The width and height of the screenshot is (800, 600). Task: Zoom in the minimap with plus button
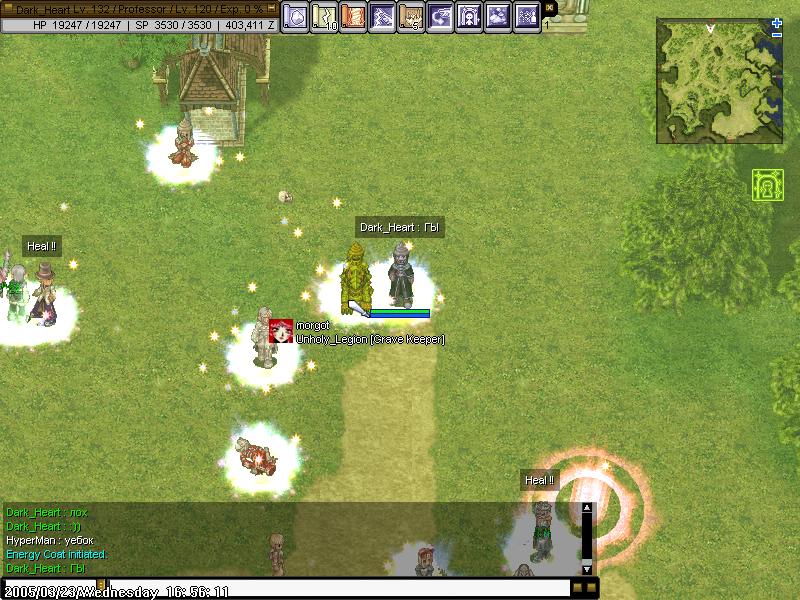point(777,22)
